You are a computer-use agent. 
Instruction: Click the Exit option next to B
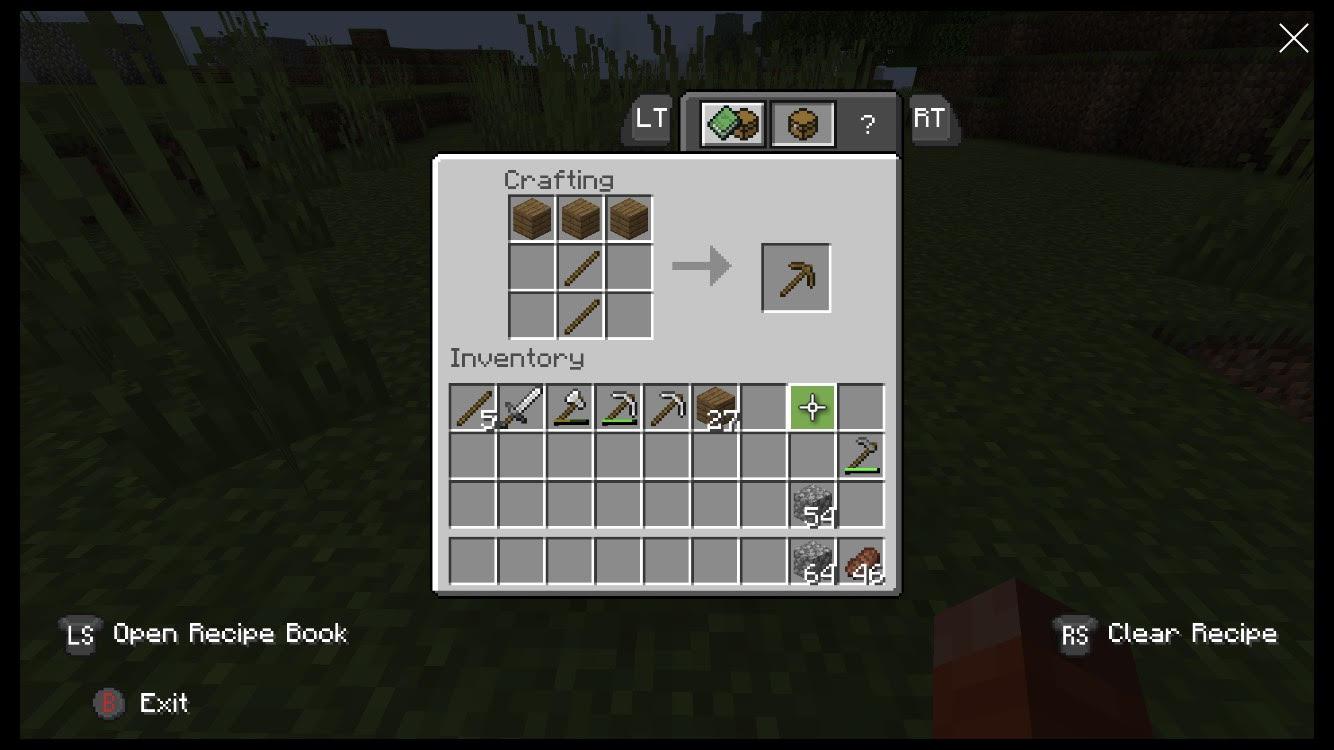165,703
